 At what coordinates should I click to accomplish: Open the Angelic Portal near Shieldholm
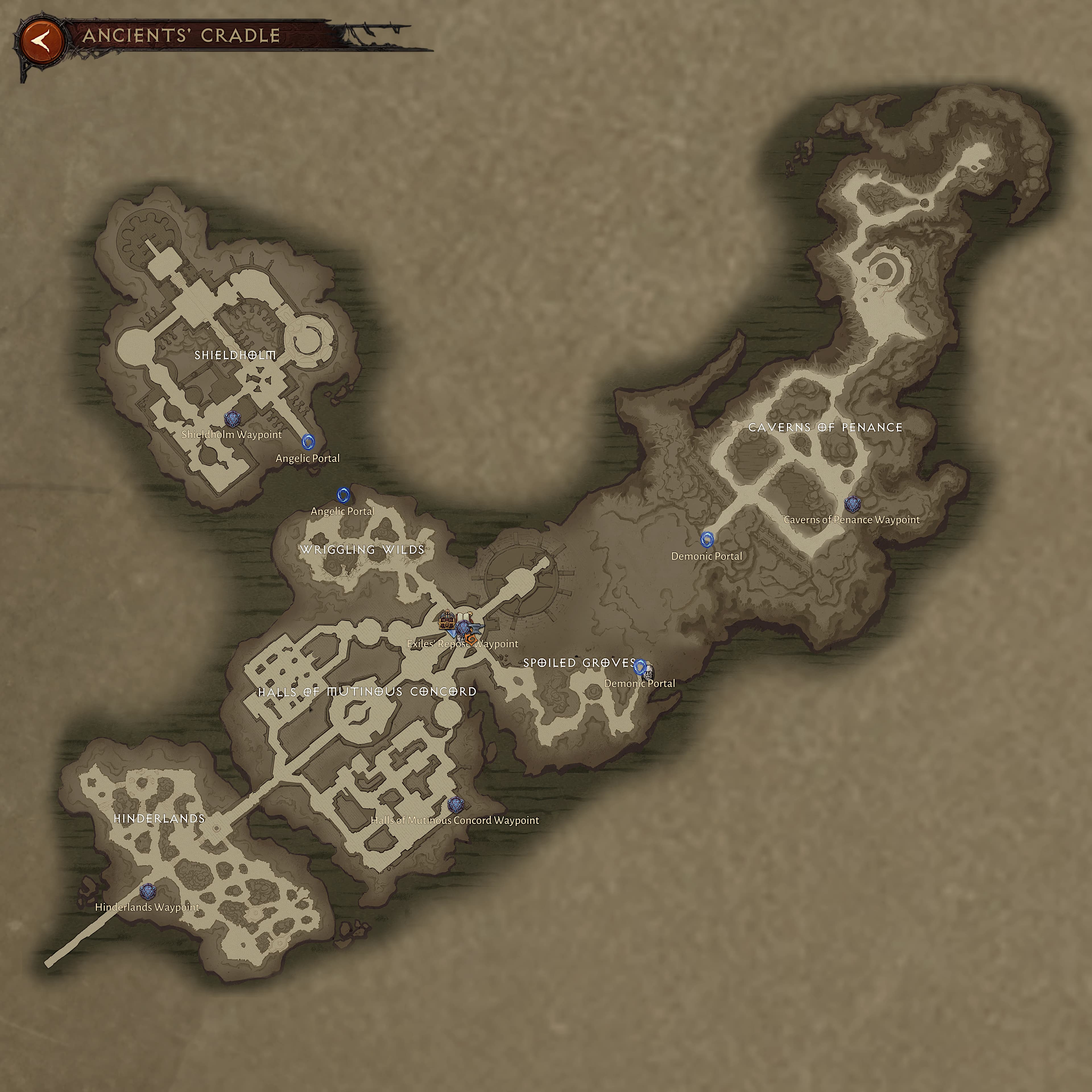(308, 442)
